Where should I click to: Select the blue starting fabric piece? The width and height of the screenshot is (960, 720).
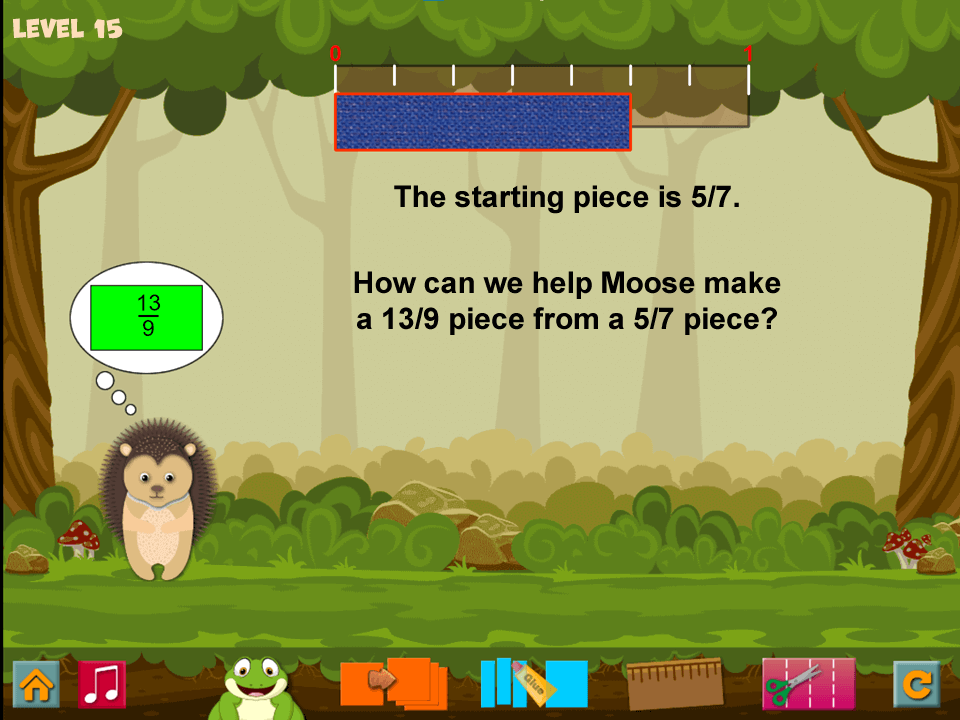click(x=483, y=122)
